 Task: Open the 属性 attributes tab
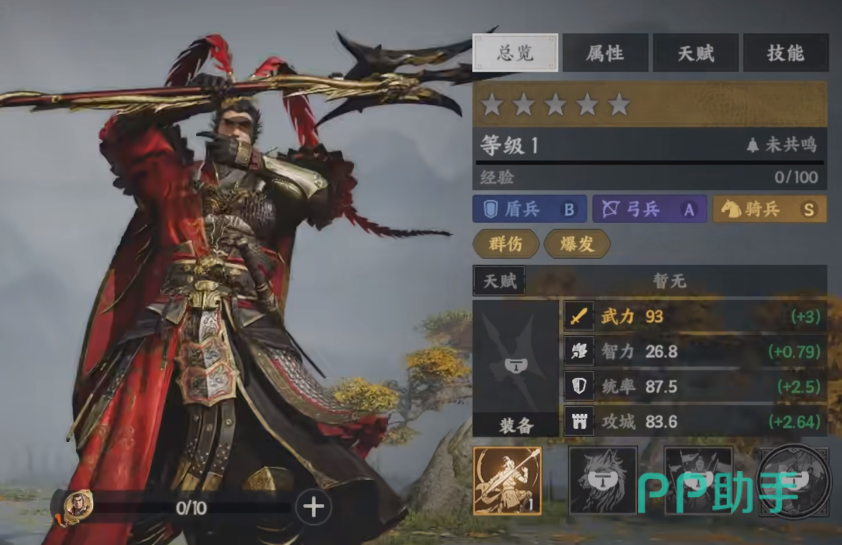[605, 53]
